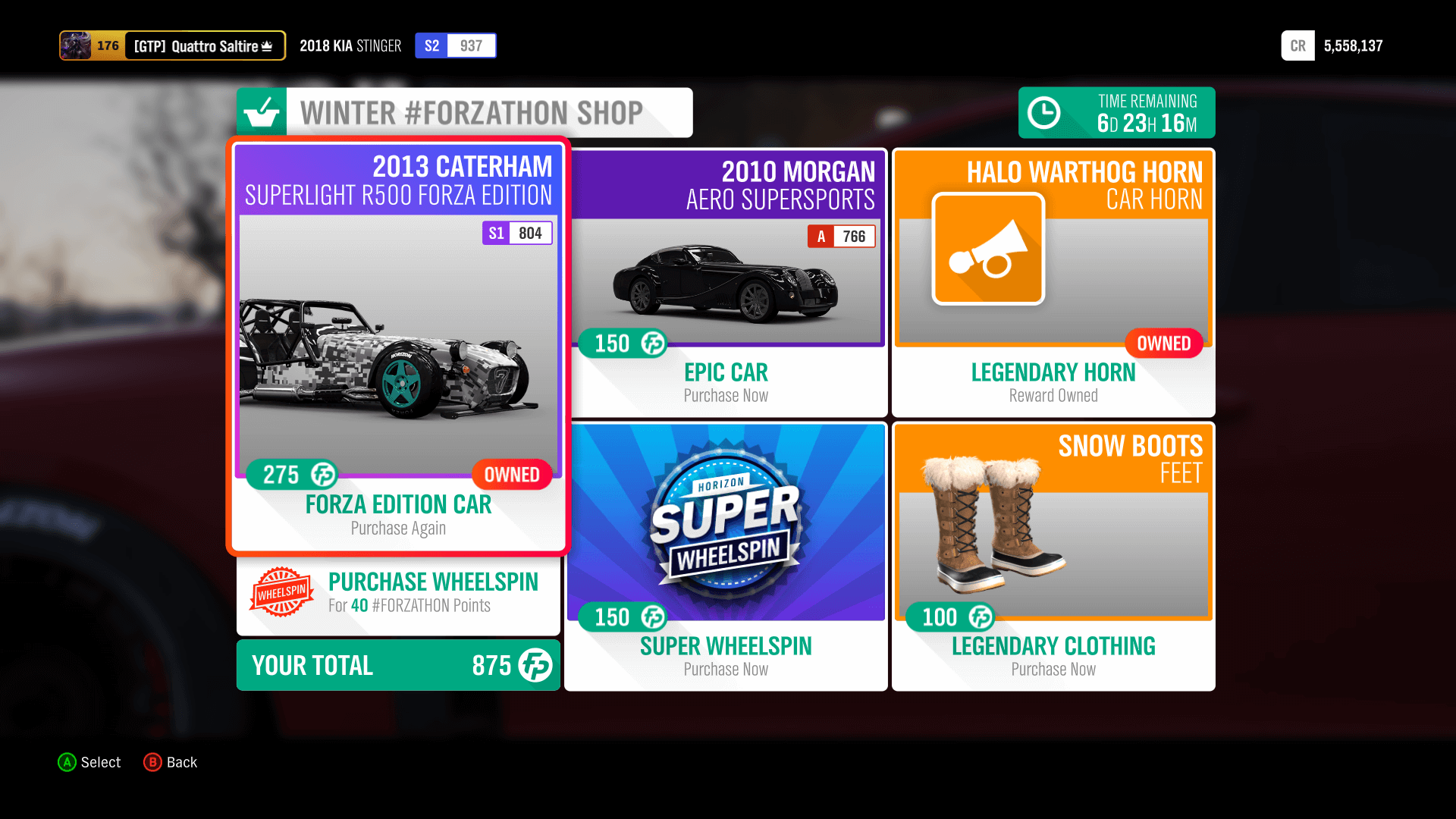The image size is (1456, 819).
Task: Click the Forzathon points icon on Your Total
Action: click(x=535, y=665)
